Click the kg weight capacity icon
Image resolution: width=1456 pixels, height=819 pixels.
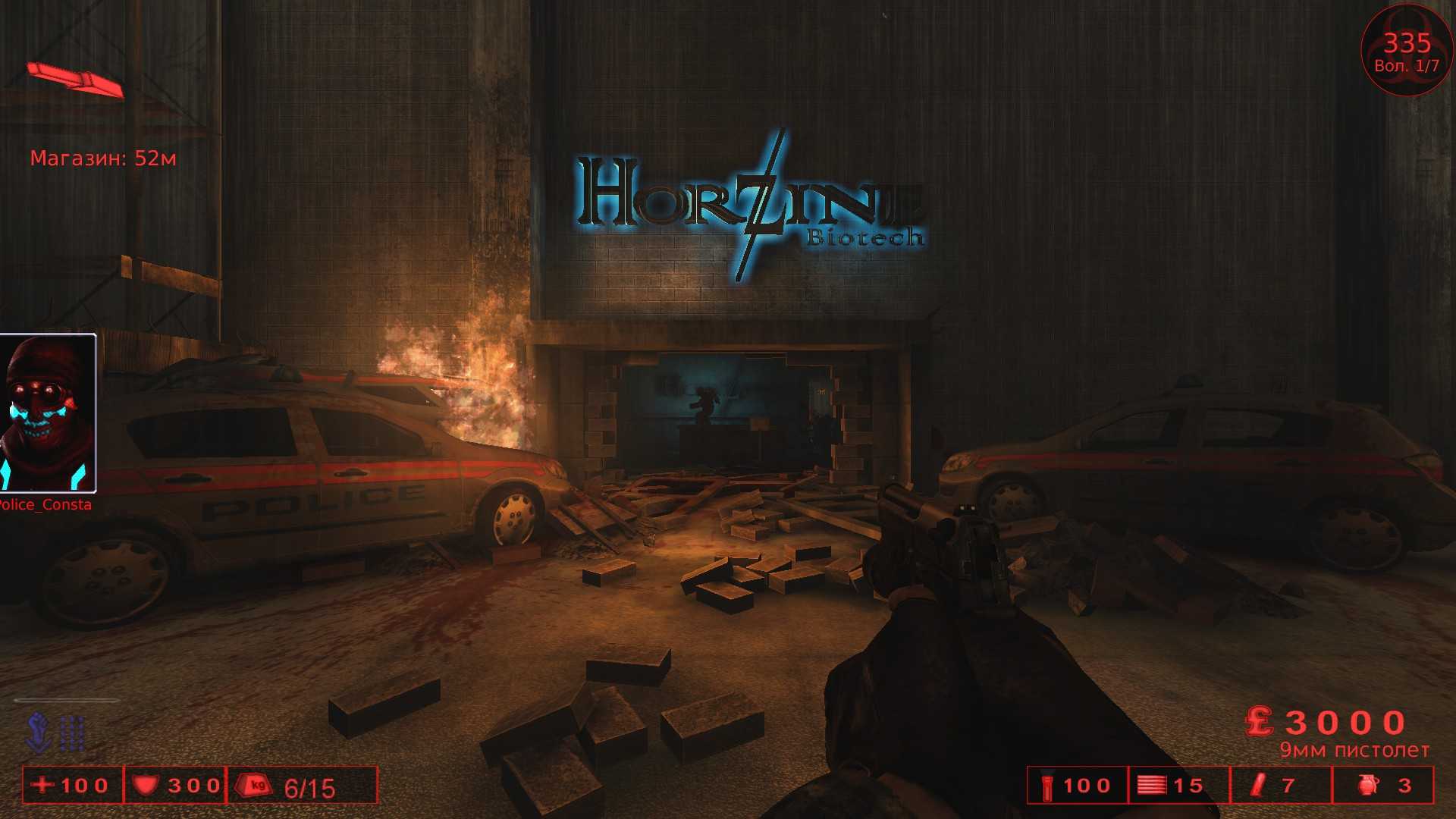point(253,786)
